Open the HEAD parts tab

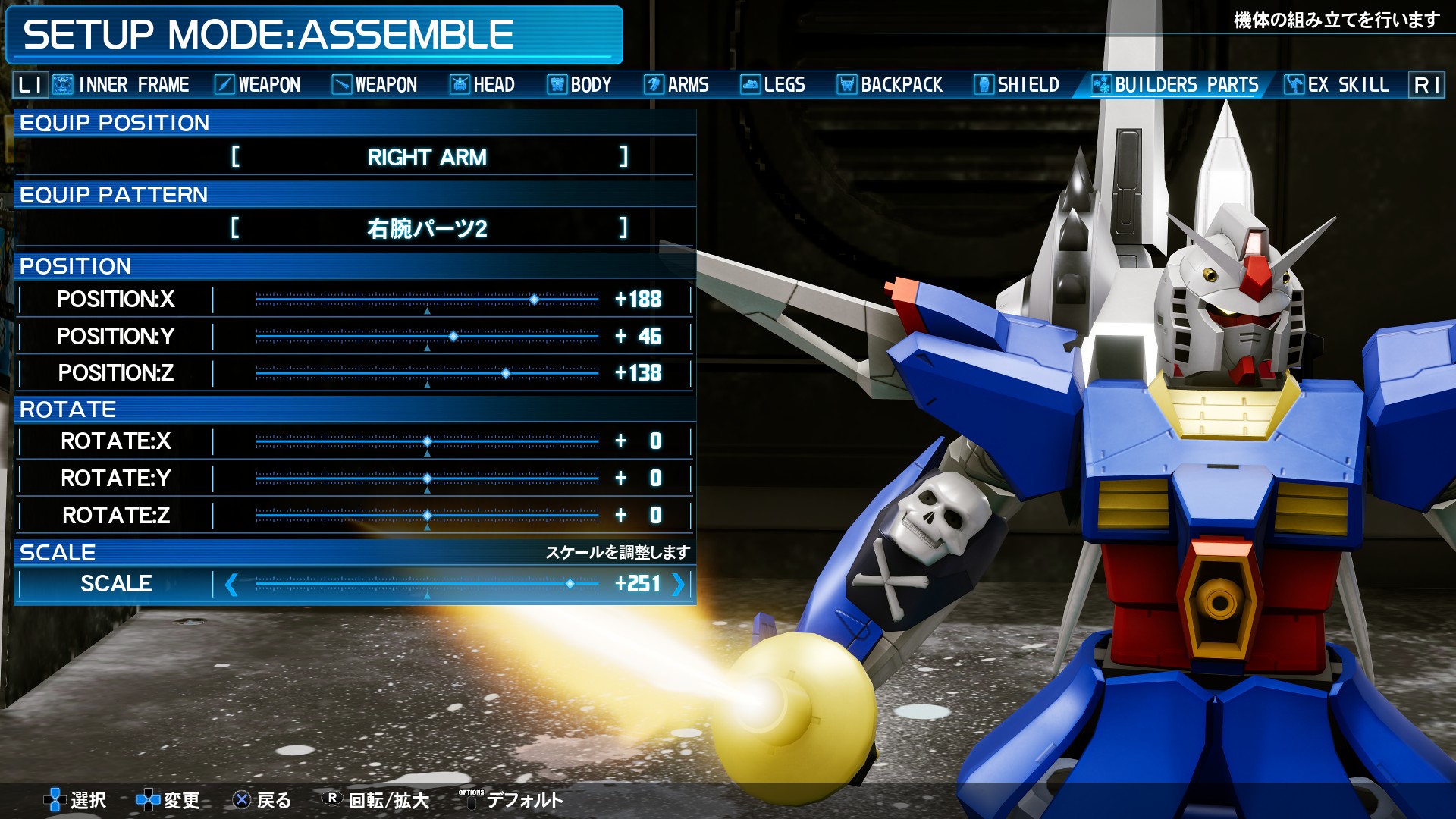[x=482, y=84]
